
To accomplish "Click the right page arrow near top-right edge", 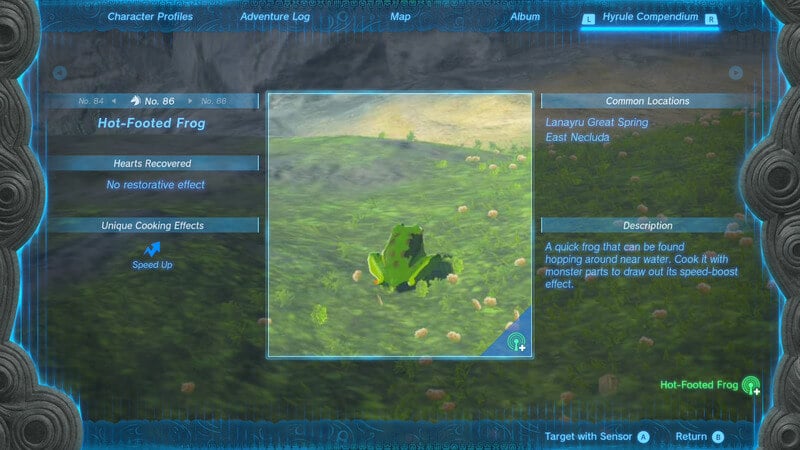I will pos(736,72).
